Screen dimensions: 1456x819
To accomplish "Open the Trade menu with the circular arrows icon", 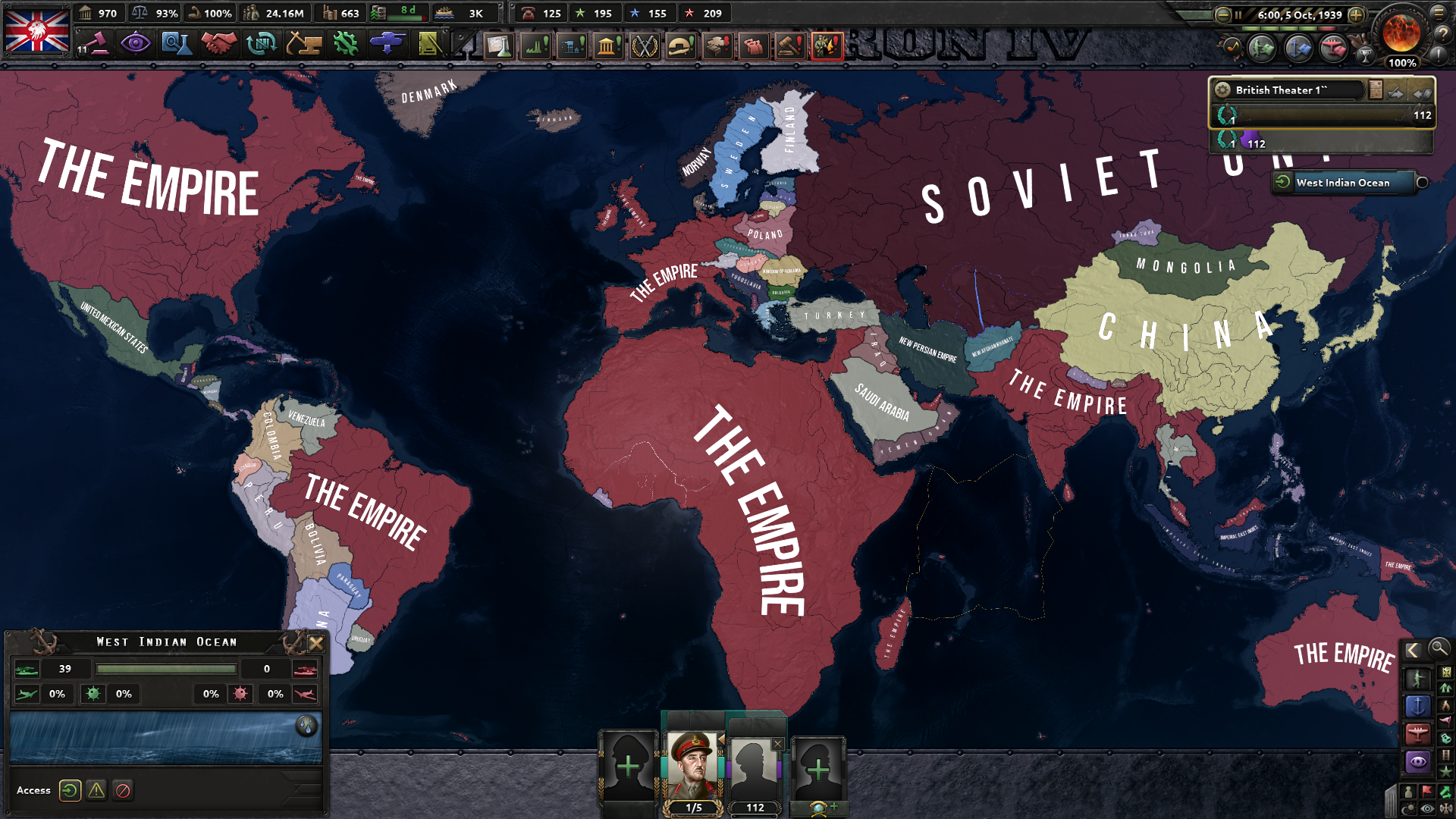I will [262, 43].
